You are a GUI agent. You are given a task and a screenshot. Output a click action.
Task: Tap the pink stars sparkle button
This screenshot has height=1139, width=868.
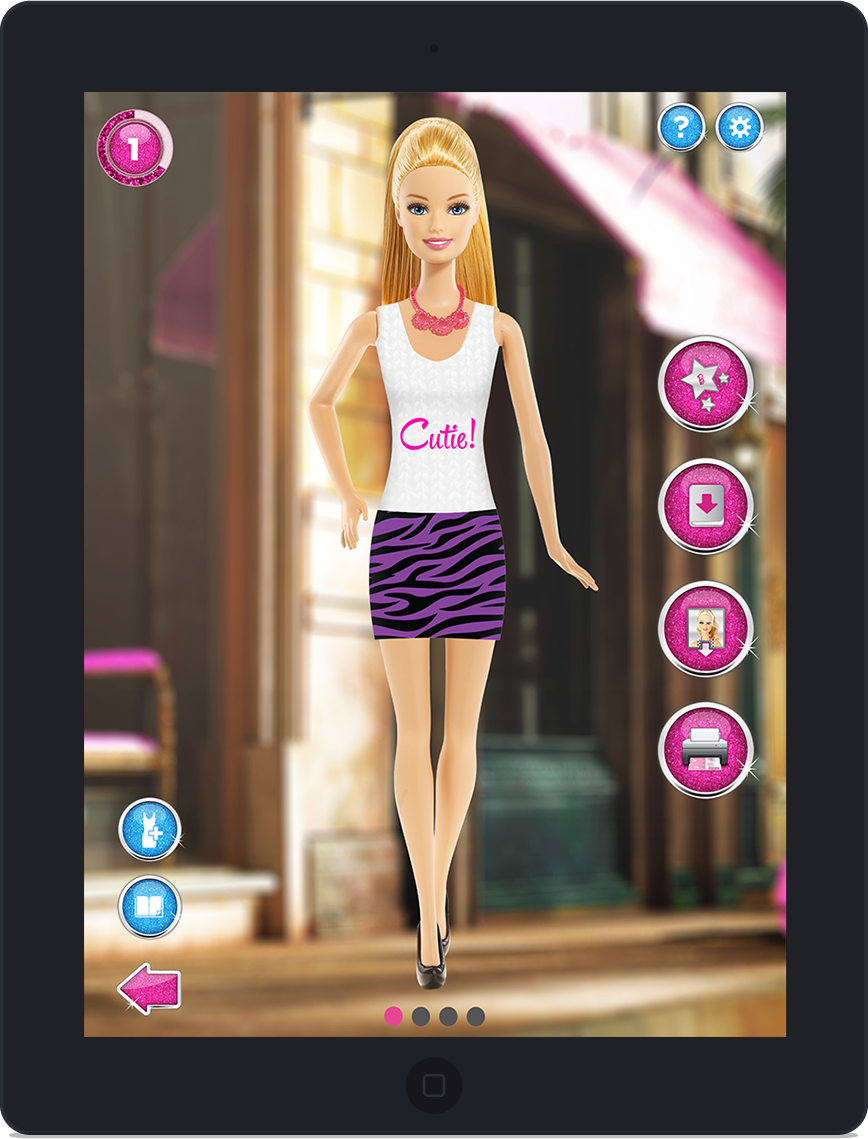click(x=706, y=384)
